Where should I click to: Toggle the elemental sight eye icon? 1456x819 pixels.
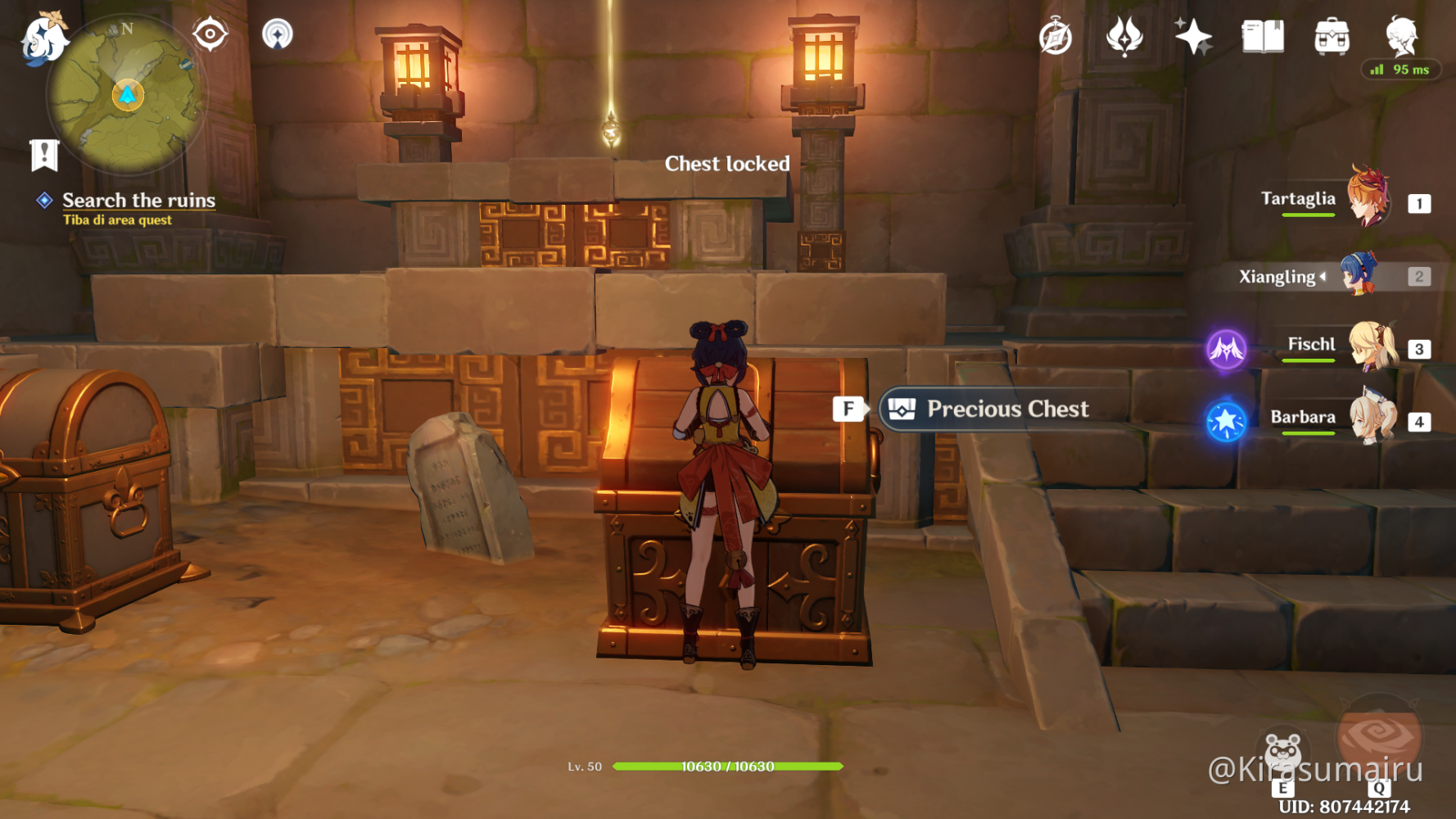point(210,34)
